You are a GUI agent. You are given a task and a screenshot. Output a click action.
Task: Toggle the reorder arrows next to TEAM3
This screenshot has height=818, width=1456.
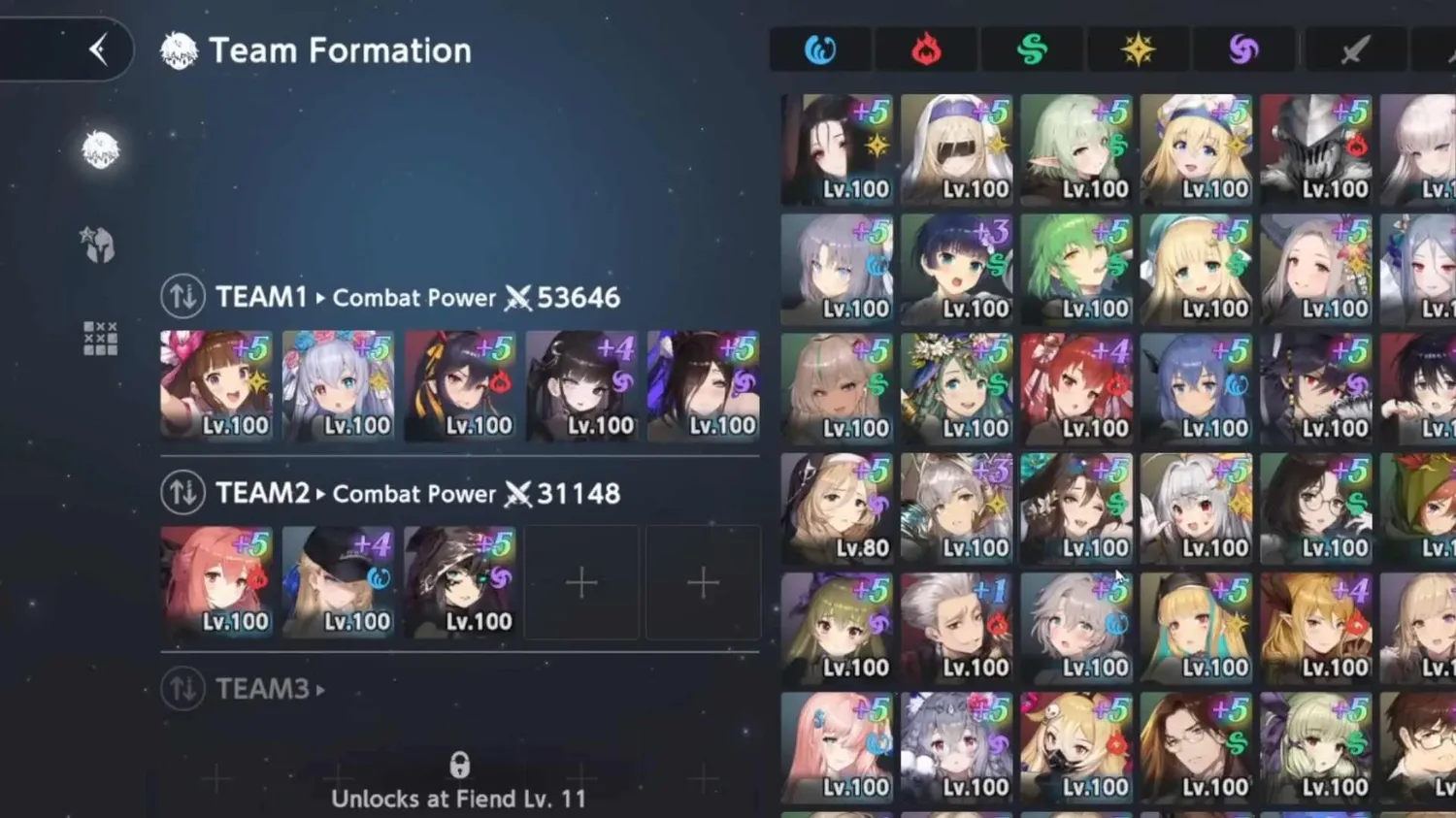181,689
